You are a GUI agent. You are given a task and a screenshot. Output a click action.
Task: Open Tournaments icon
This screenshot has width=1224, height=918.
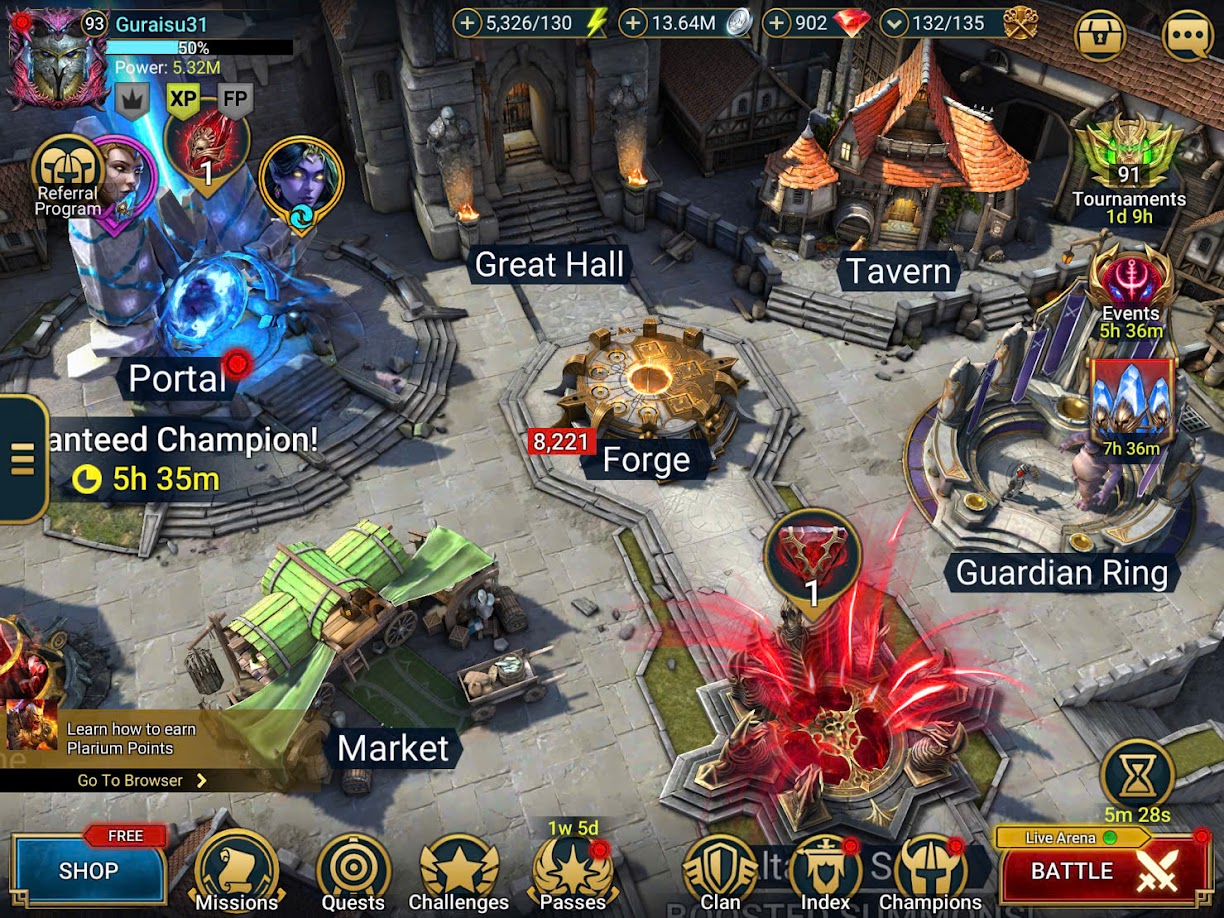pos(1128,162)
